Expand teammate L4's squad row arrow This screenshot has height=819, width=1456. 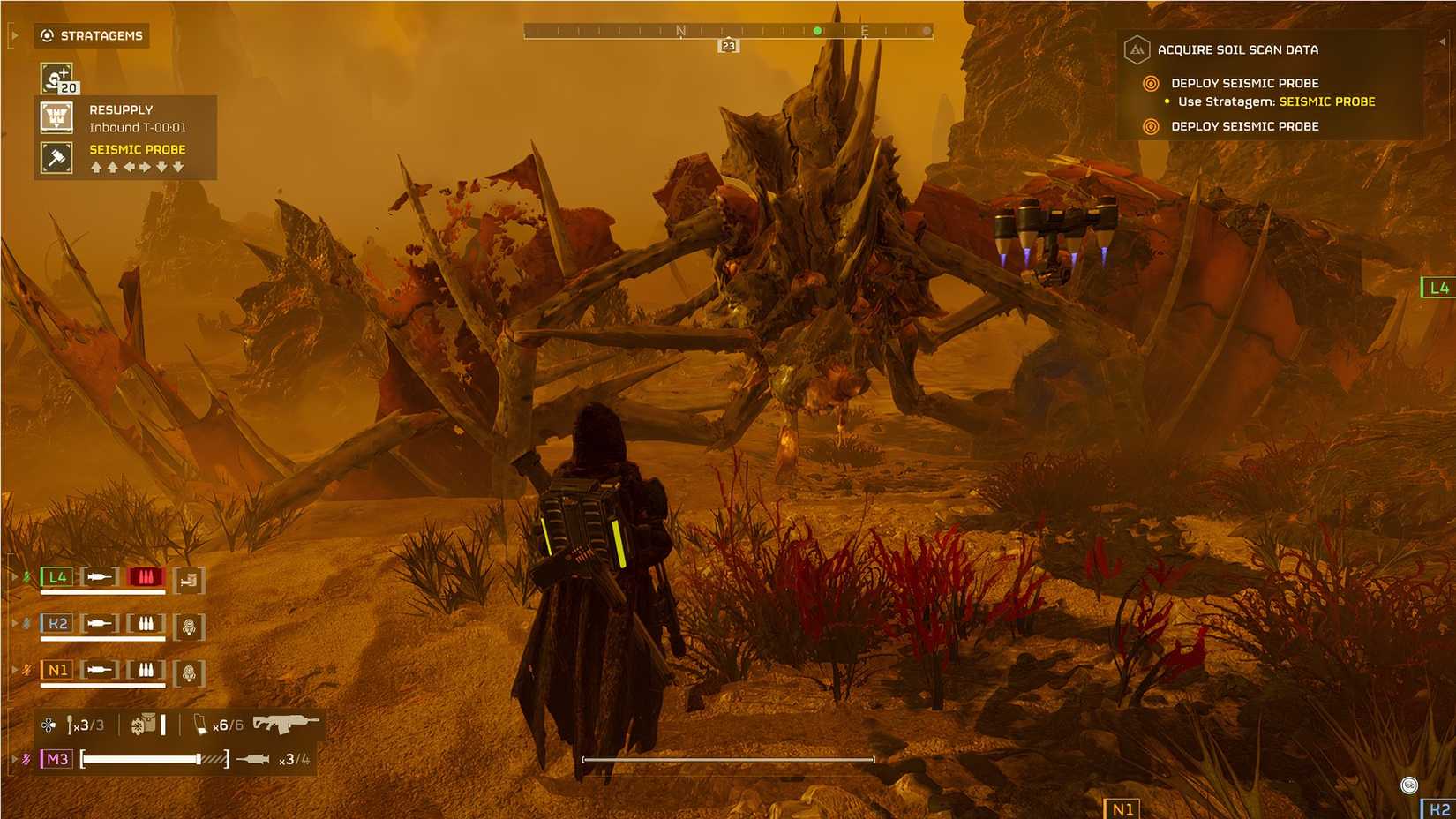[14, 576]
